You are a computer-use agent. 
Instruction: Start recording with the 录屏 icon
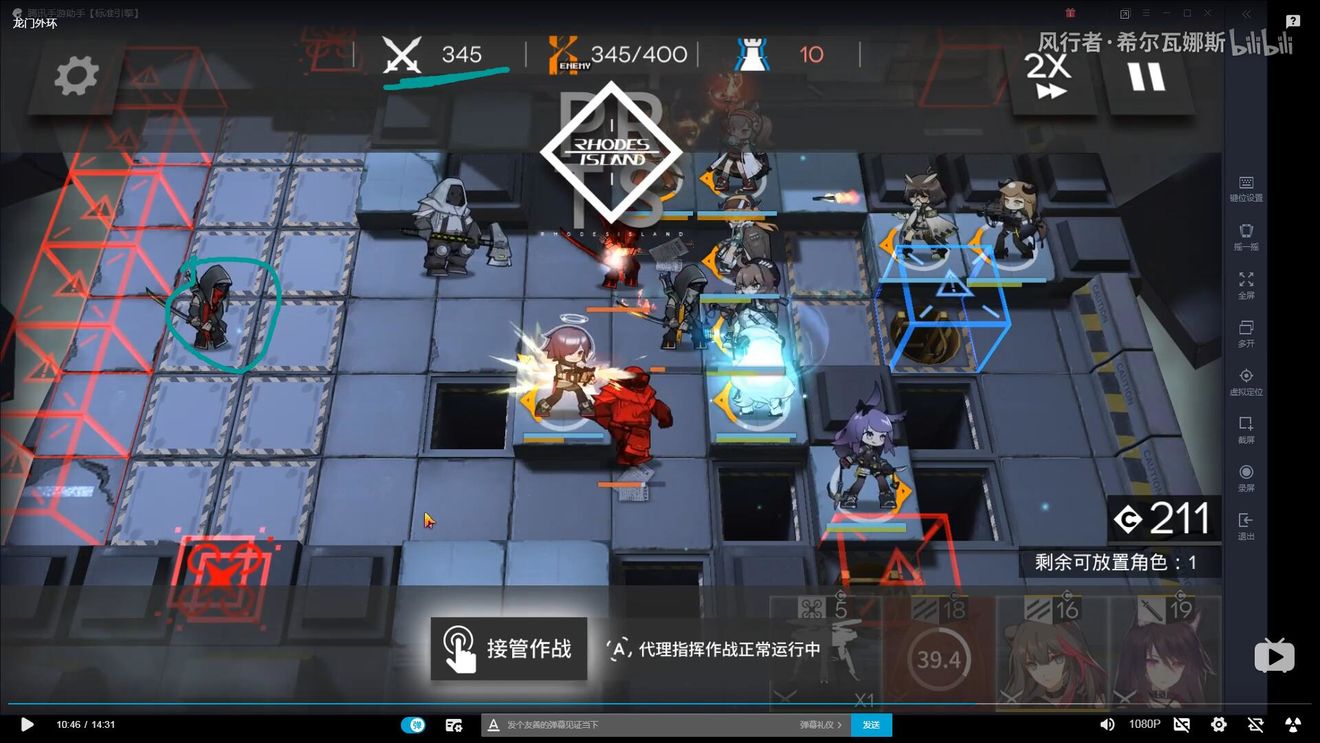pos(1246,472)
